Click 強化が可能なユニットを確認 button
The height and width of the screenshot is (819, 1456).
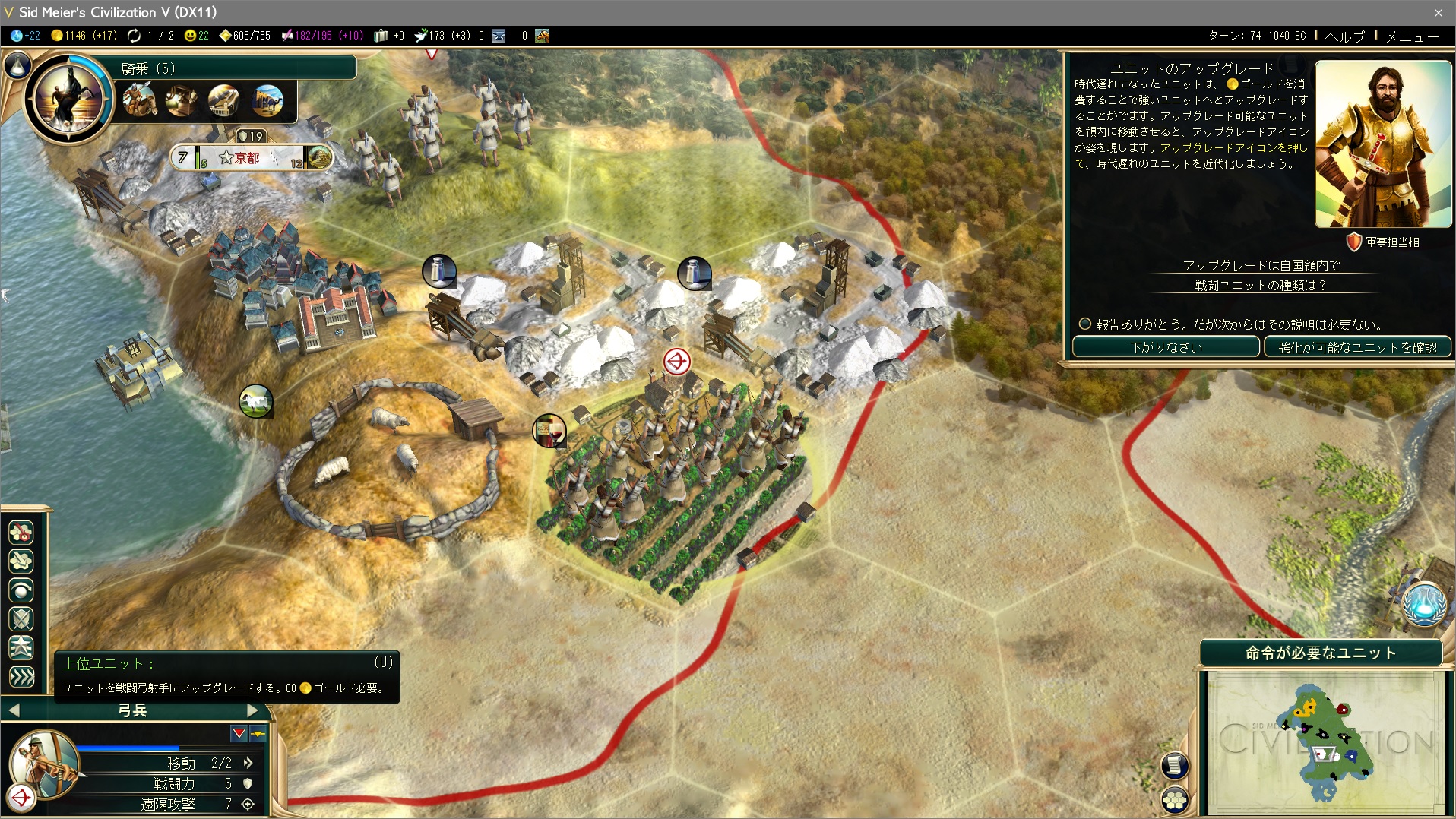(1357, 347)
